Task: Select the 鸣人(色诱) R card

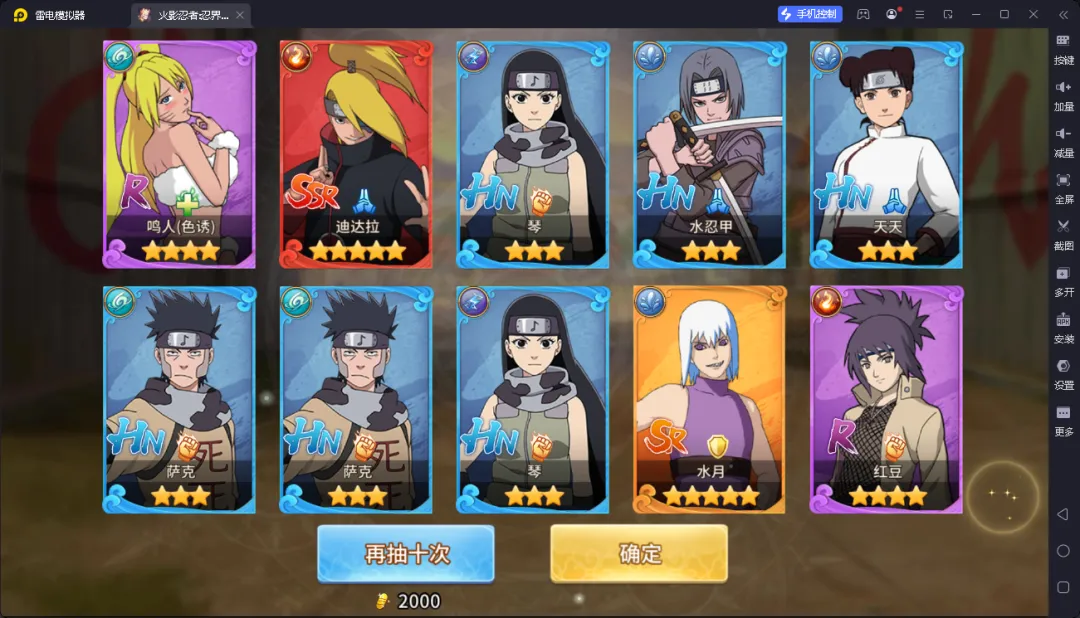Action: [179, 154]
